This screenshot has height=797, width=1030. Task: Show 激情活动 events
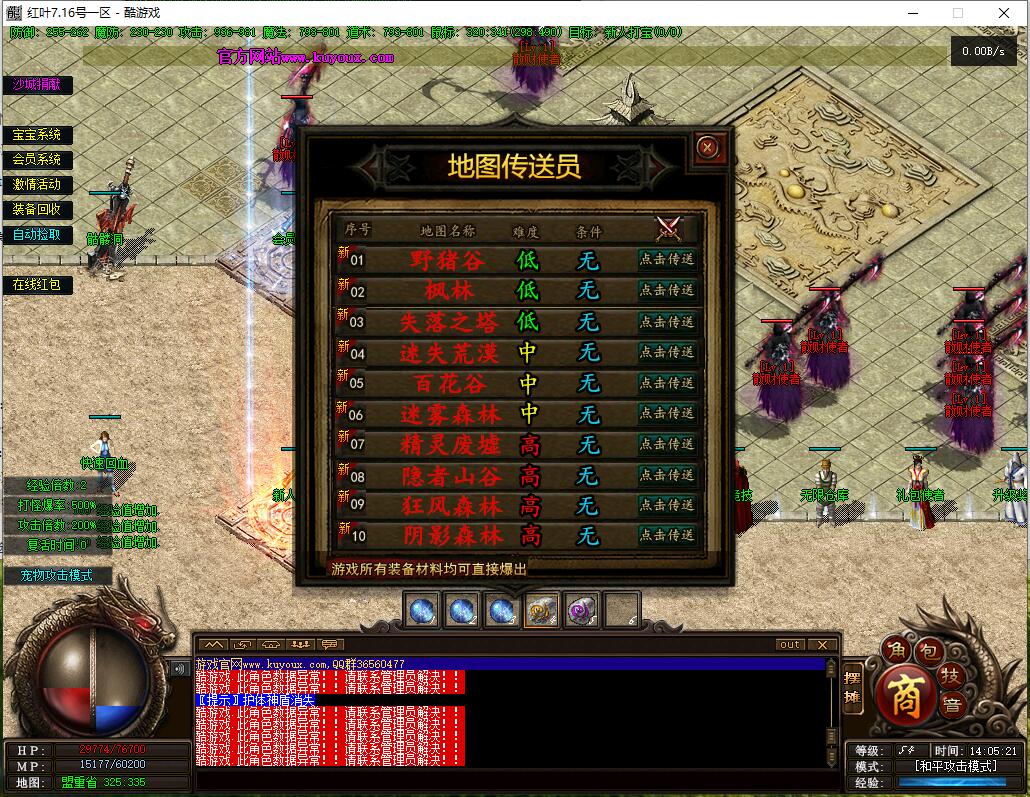37,185
